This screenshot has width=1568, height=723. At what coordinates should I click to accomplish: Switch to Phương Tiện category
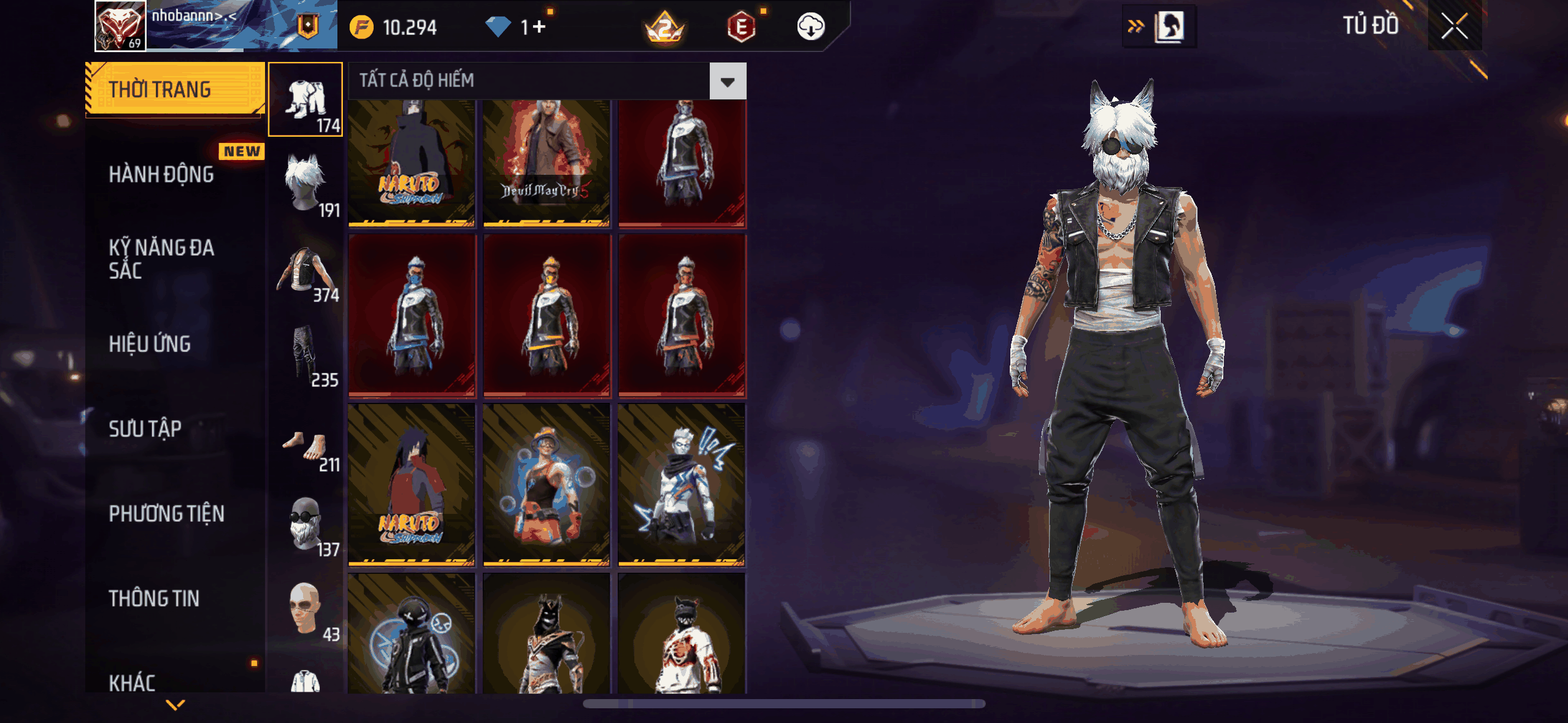(x=167, y=513)
